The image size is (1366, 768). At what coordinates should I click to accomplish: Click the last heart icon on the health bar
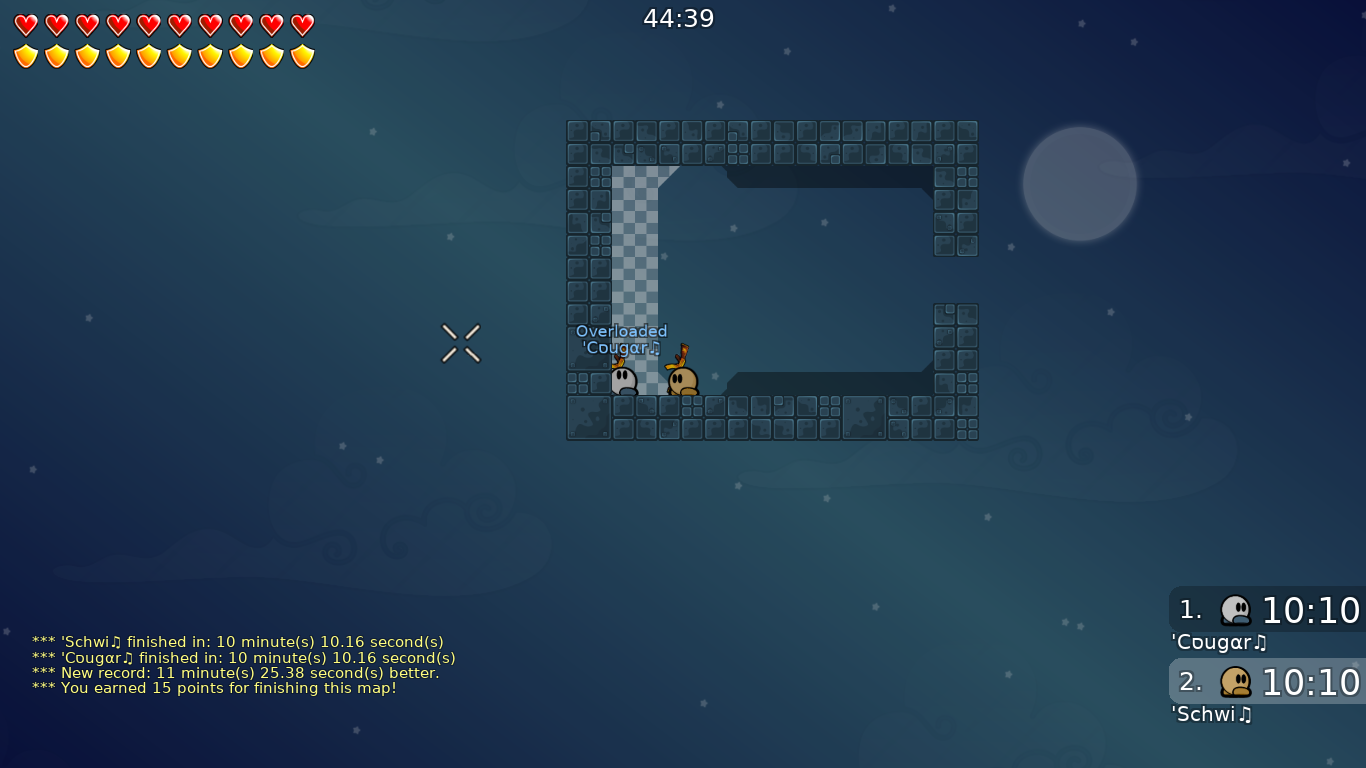pyautogui.click(x=301, y=25)
